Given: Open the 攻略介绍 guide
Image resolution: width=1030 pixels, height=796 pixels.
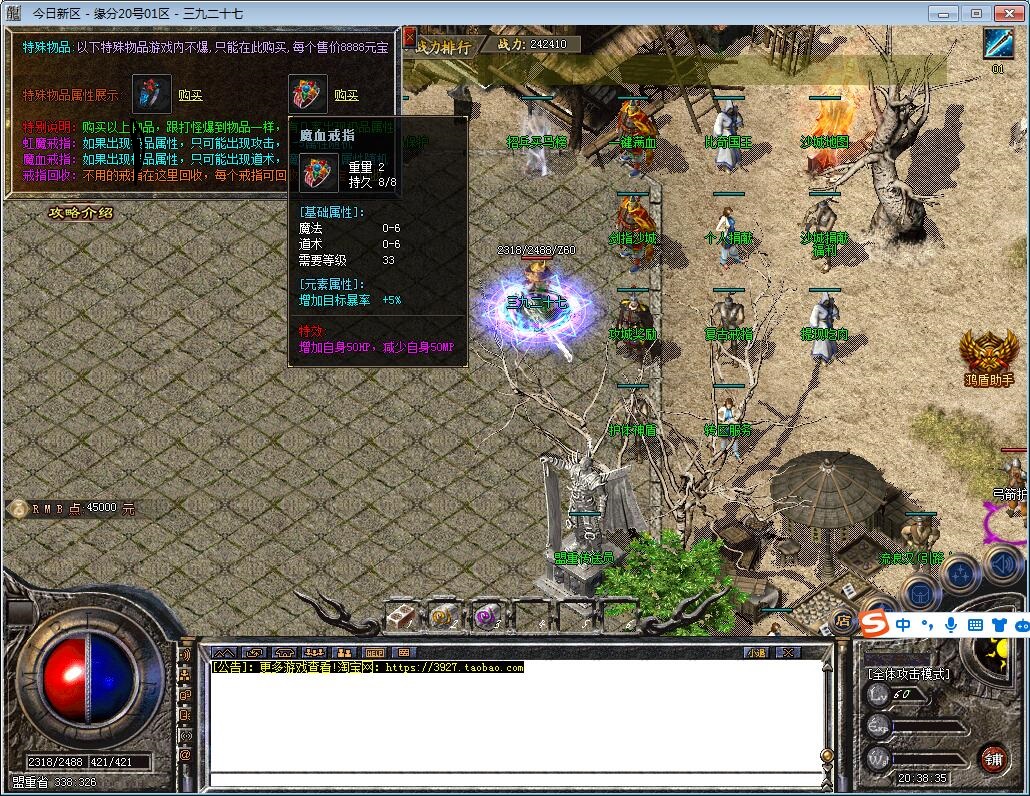Looking at the screenshot, I should click(81, 213).
